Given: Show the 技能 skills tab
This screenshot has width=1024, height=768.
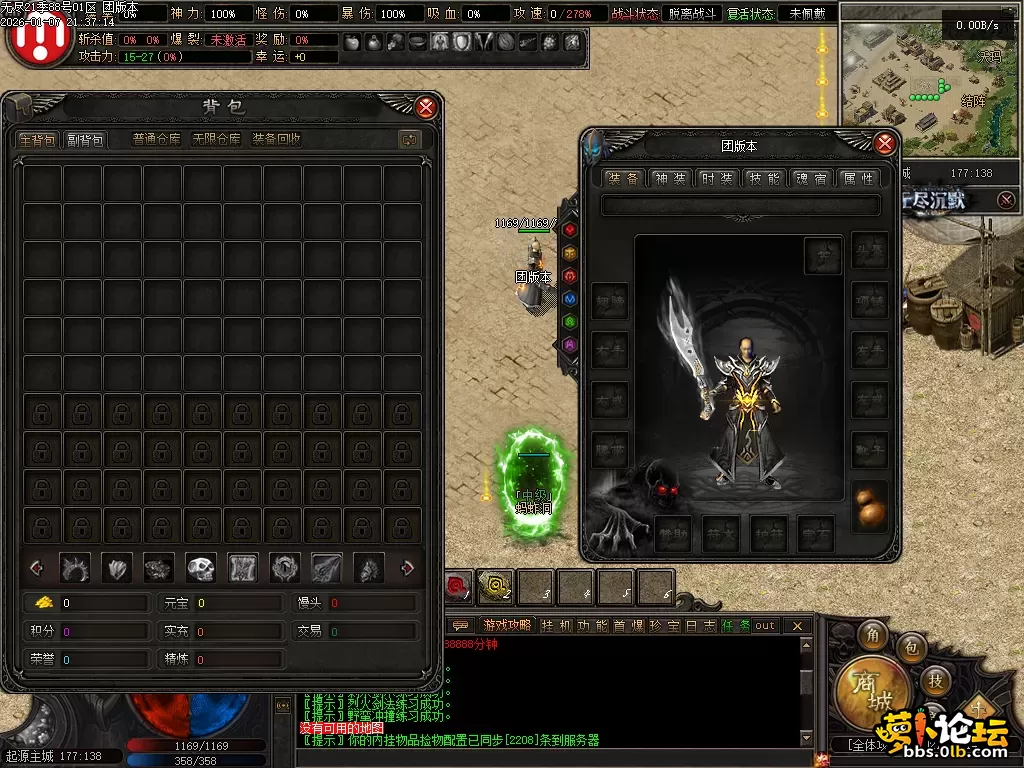Looking at the screenshot, I should [x=764, y=179].
